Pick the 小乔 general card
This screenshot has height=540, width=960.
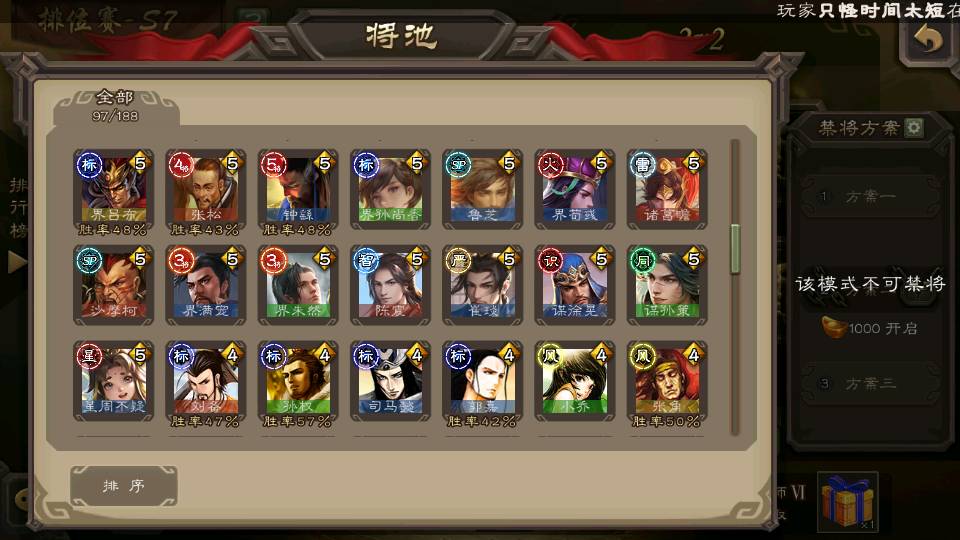point(574,381)
